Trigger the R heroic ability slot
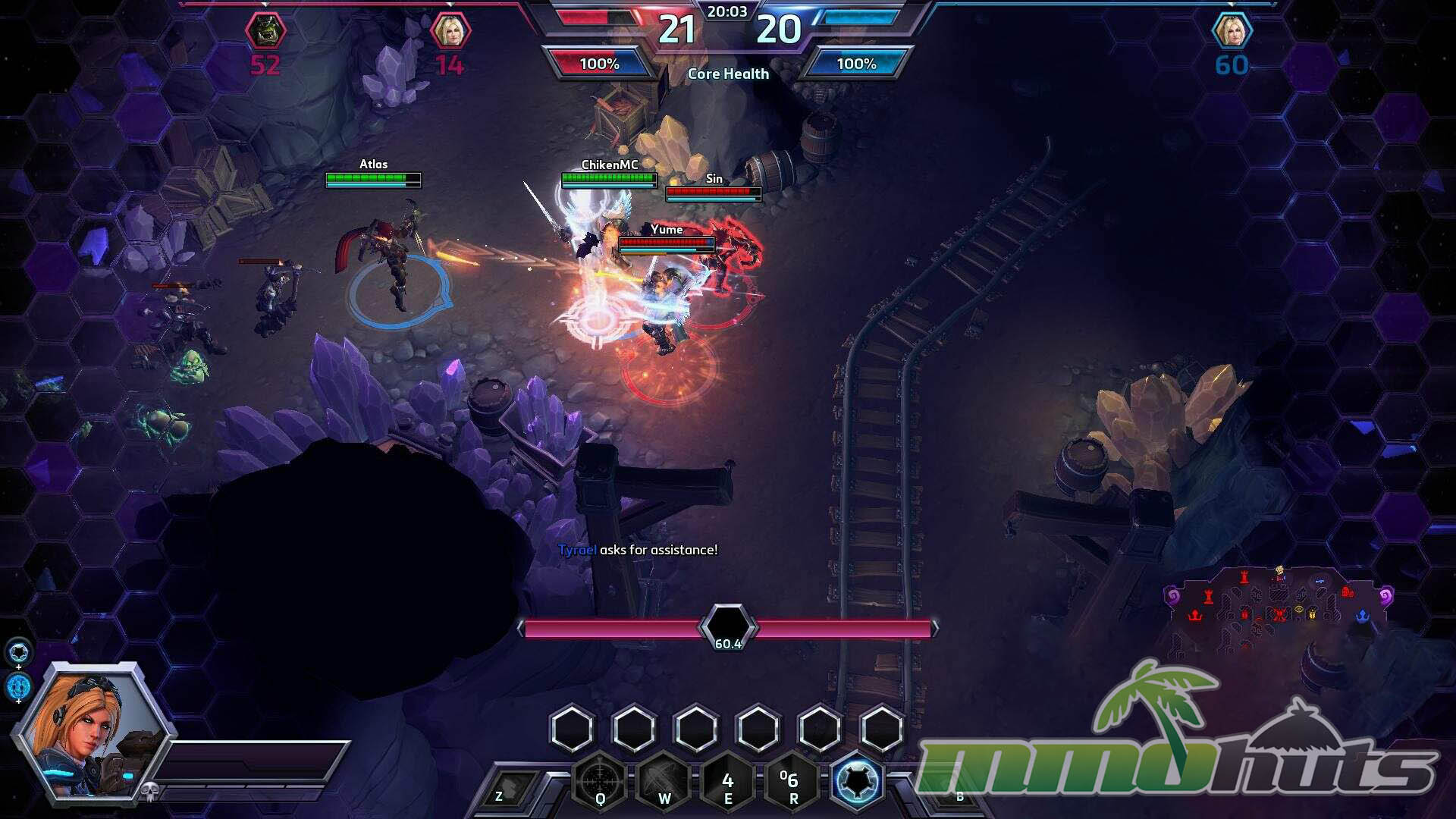Screen dimensions: 1456x819 pyautogui.click(x=792, y=780)
